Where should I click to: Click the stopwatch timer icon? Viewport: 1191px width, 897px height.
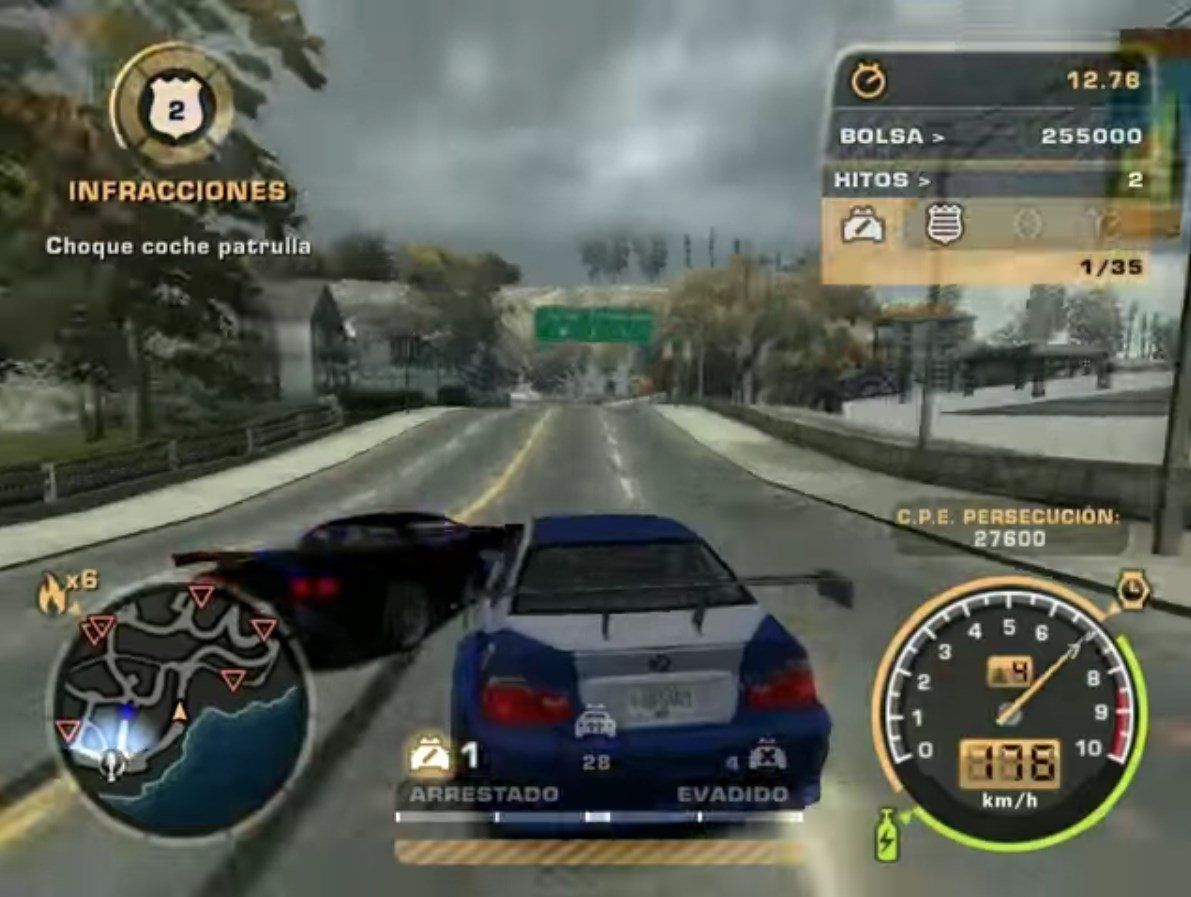point(867,80)
